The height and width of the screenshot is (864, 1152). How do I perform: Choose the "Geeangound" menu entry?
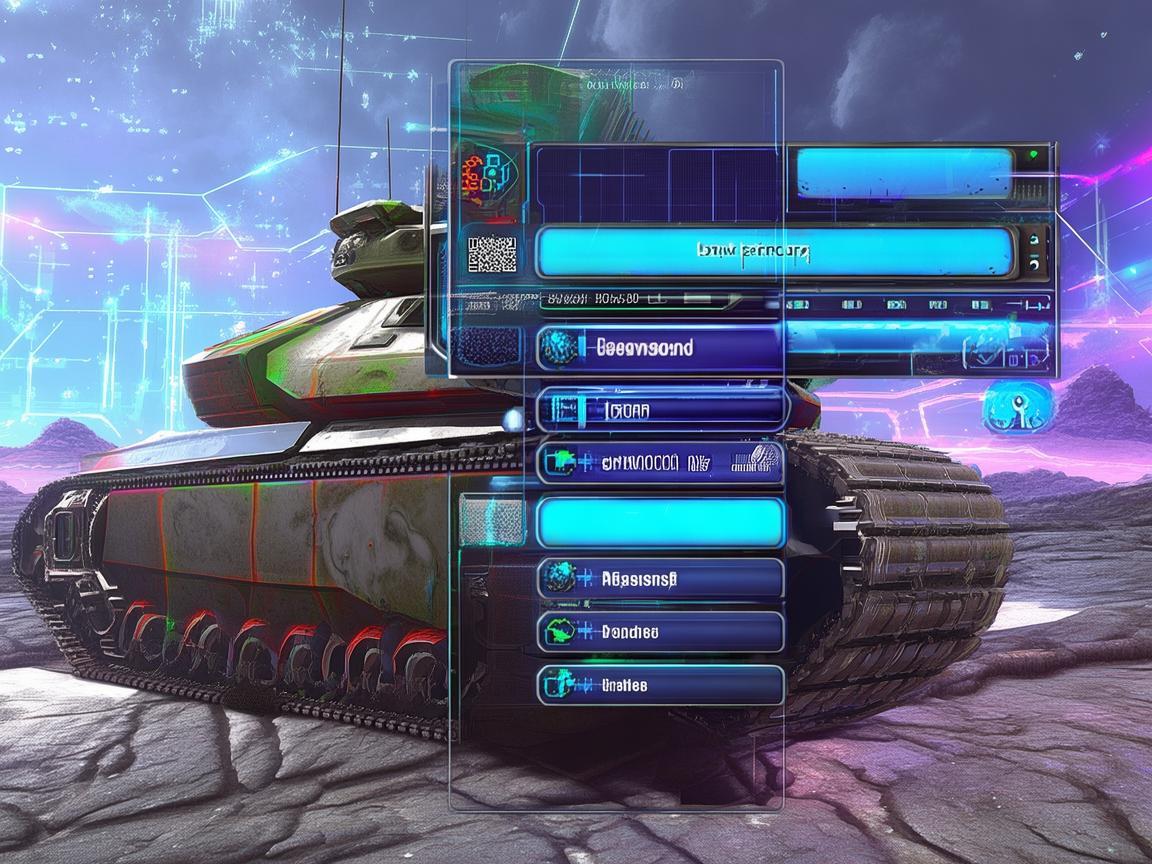pyautogui.click(x=660, y=348)
